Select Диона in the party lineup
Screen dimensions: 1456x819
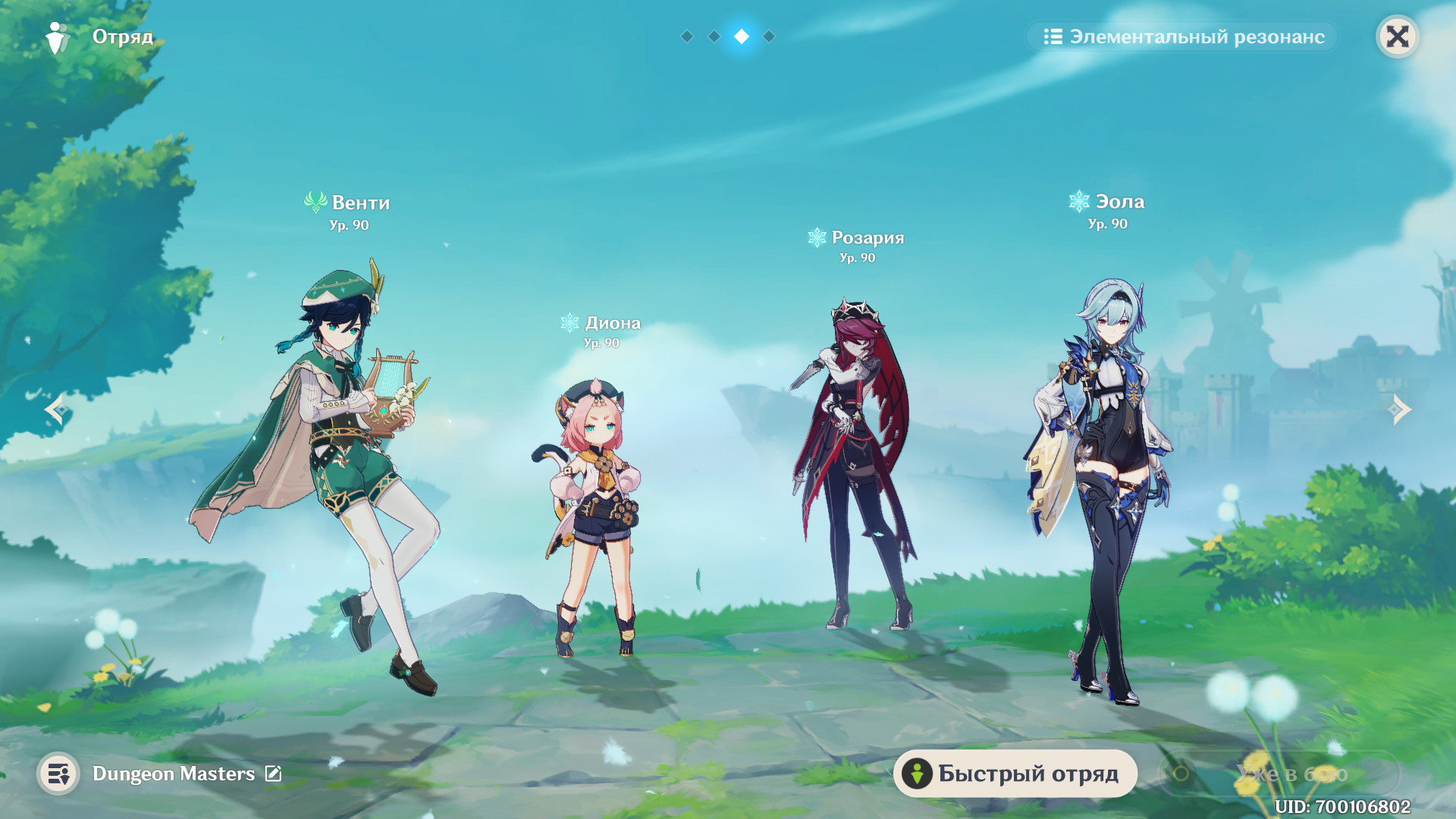click(595, 516)
